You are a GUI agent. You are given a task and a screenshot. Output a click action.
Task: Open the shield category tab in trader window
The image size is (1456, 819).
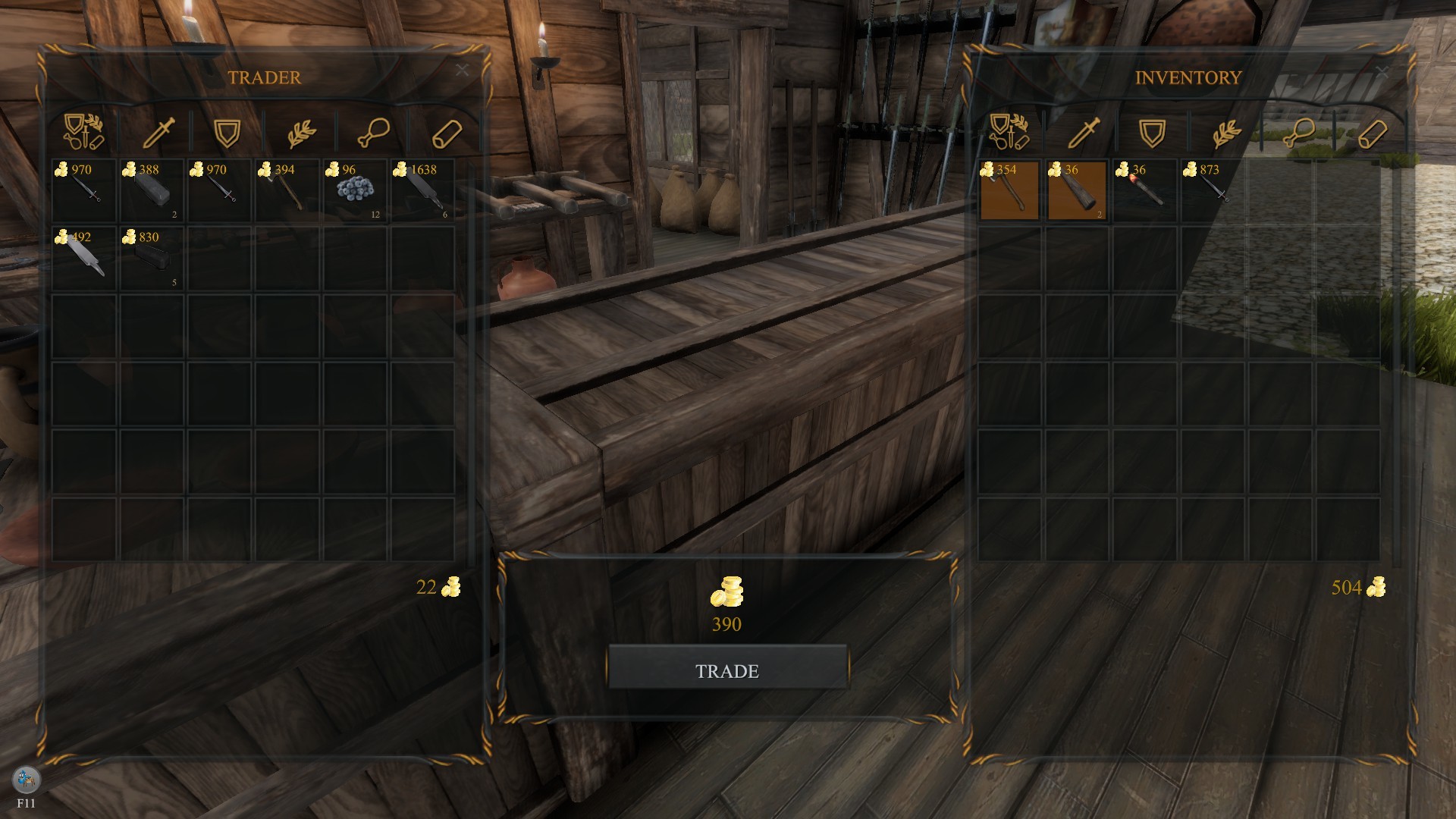coord(226,131)
